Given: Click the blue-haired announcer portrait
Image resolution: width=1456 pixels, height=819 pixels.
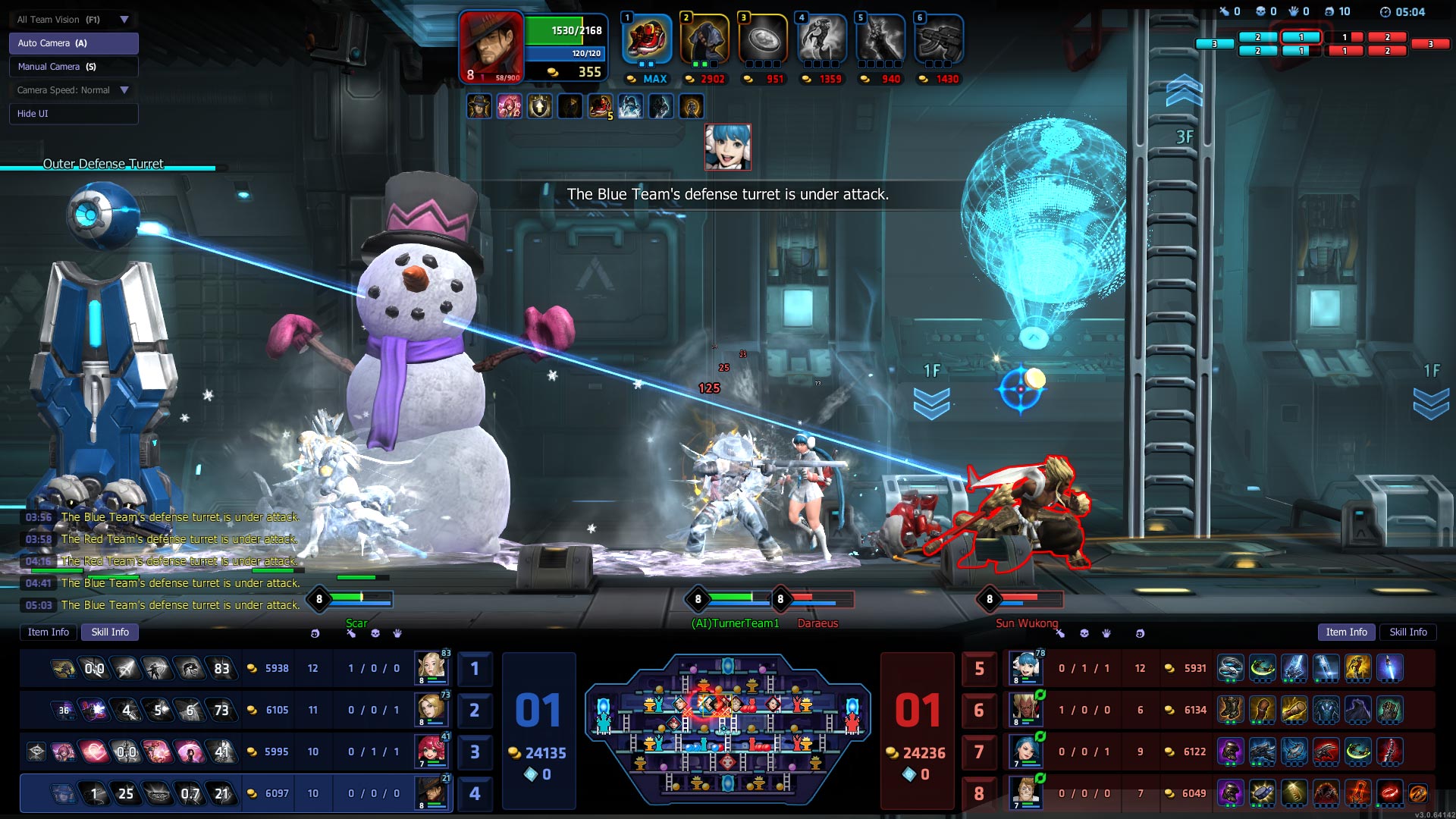Looking at the screenshot, I should pyautogui.click(x=727, y=147).
